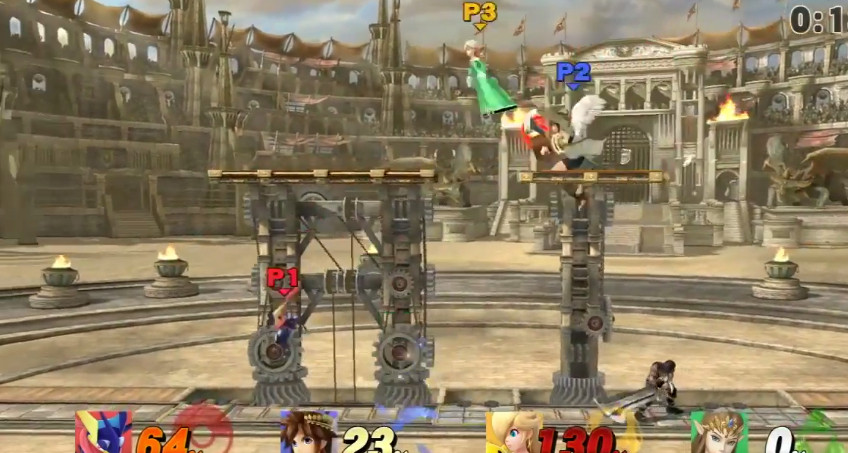The height and width of the screenshot is (453, 848).
Task: Select Zelda's fighter portrait
Action: (x=718, y=433)
